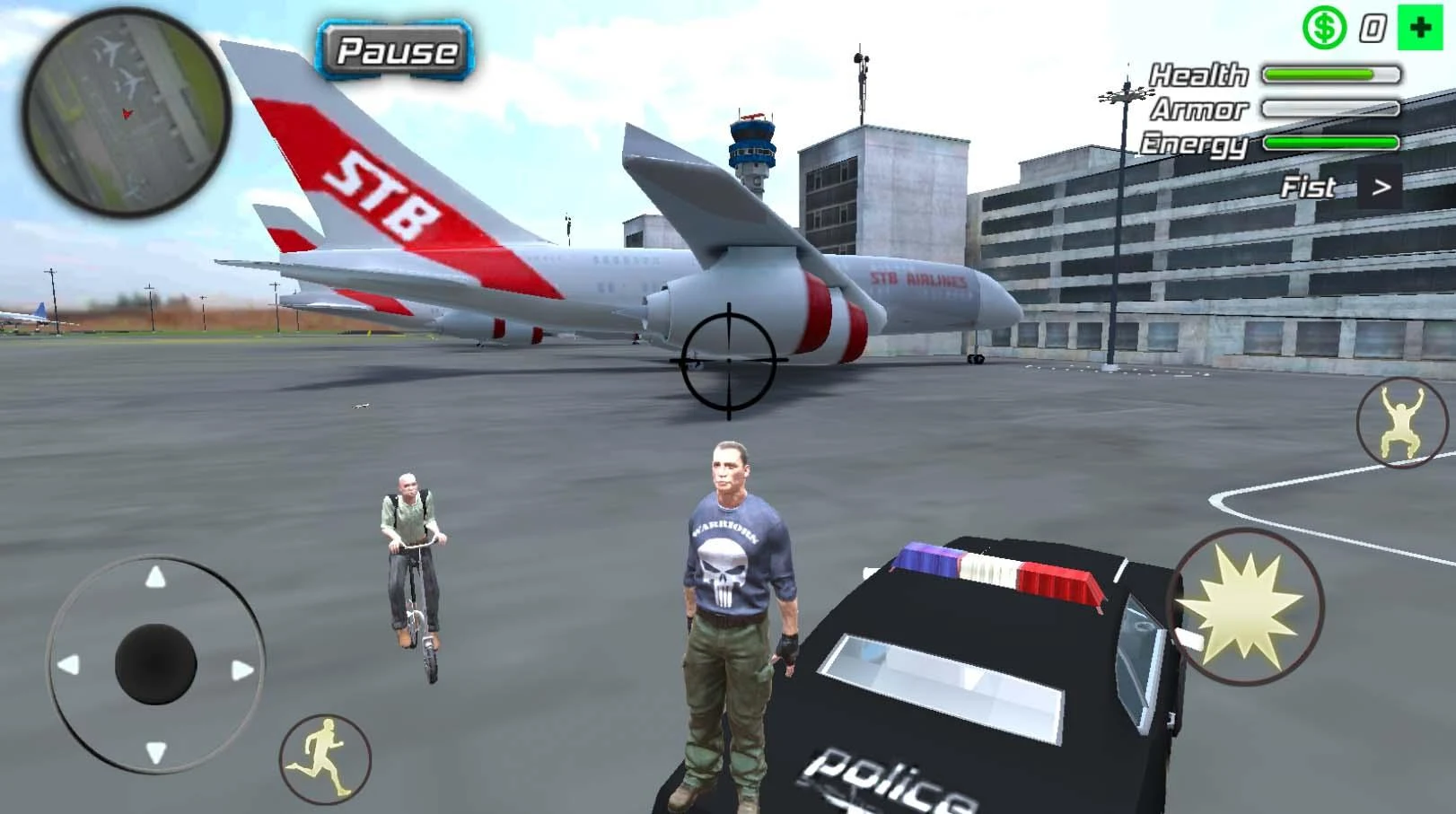Image resolution: width=1456 pixels, height=814 pixels.
Task: Tap the red player marker on the minimap
Action: (x=126, y=114)
